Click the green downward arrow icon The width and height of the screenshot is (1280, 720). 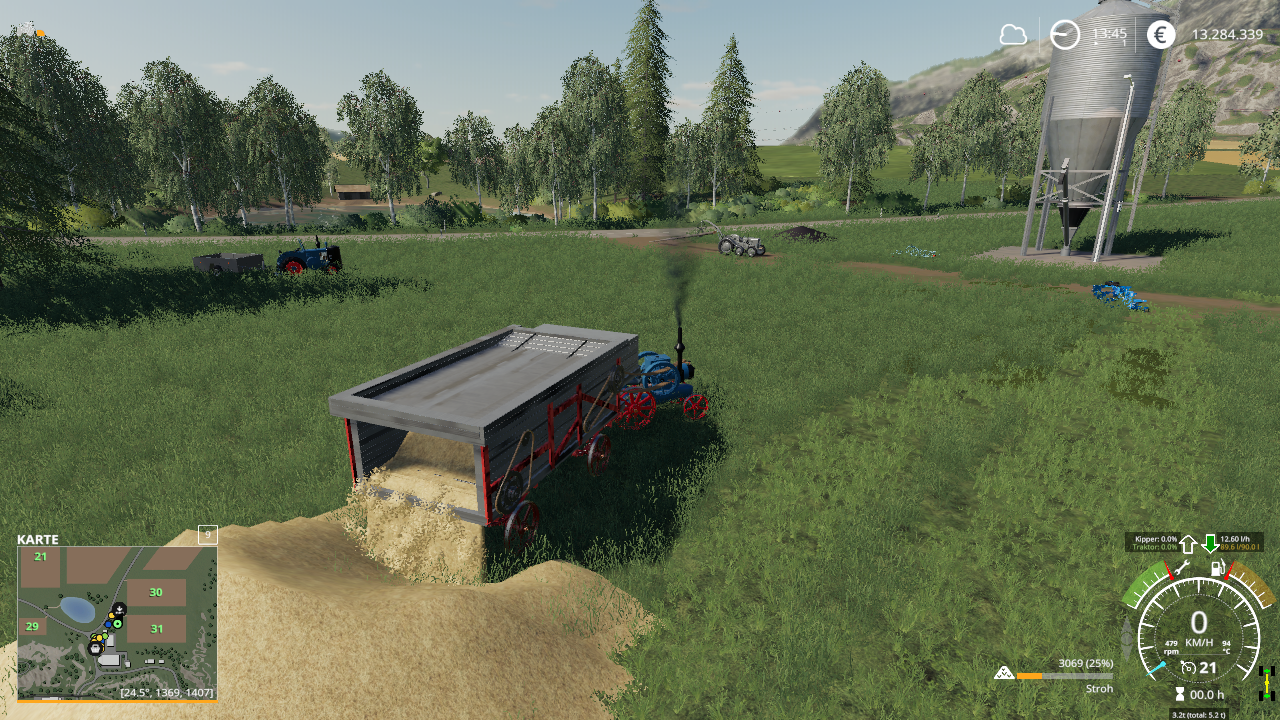pos(1210,544)
